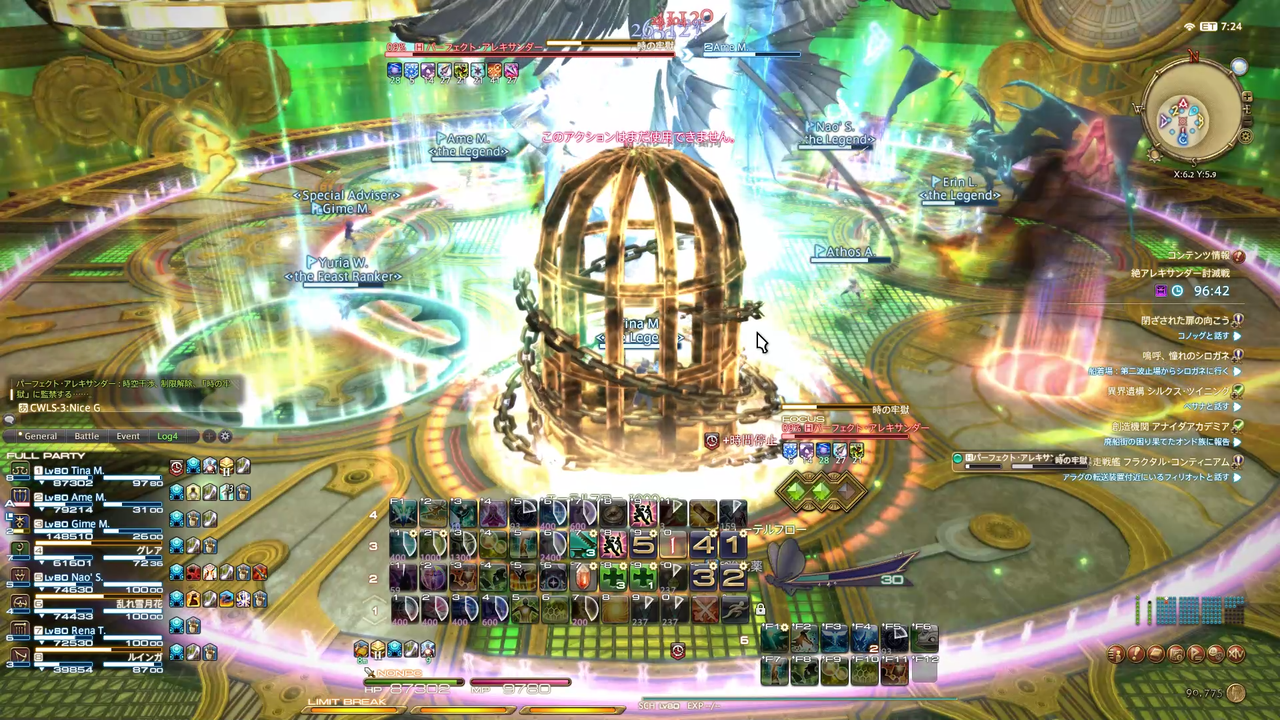Select the Sprint action on hotbar 1
Viewport: 1280px width, 720px height.
[x=735, y=608]
